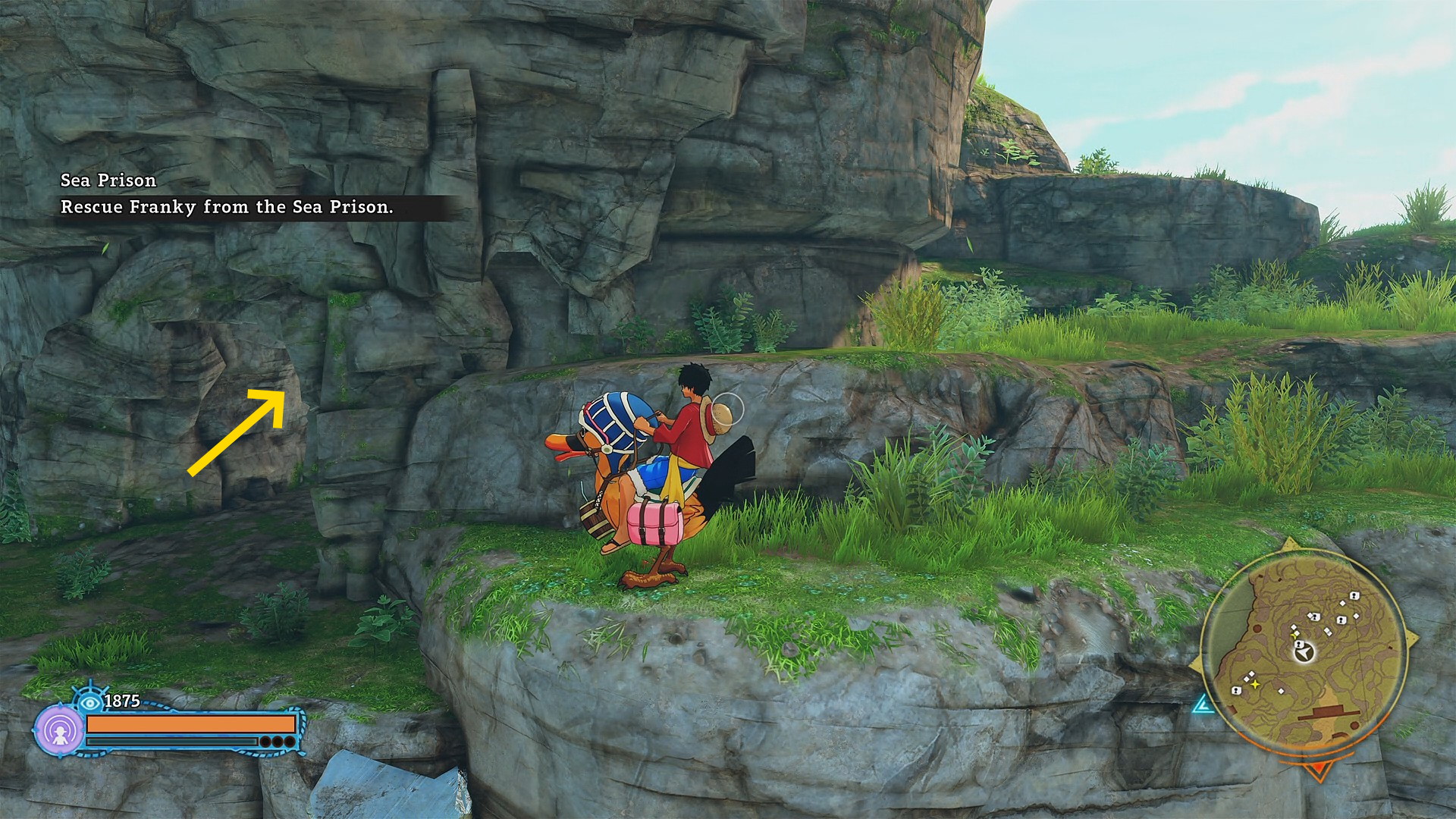Screen dimensions: 1456x819
Task: Select the Sea Prison quest objective tracker
Action: 227,194
